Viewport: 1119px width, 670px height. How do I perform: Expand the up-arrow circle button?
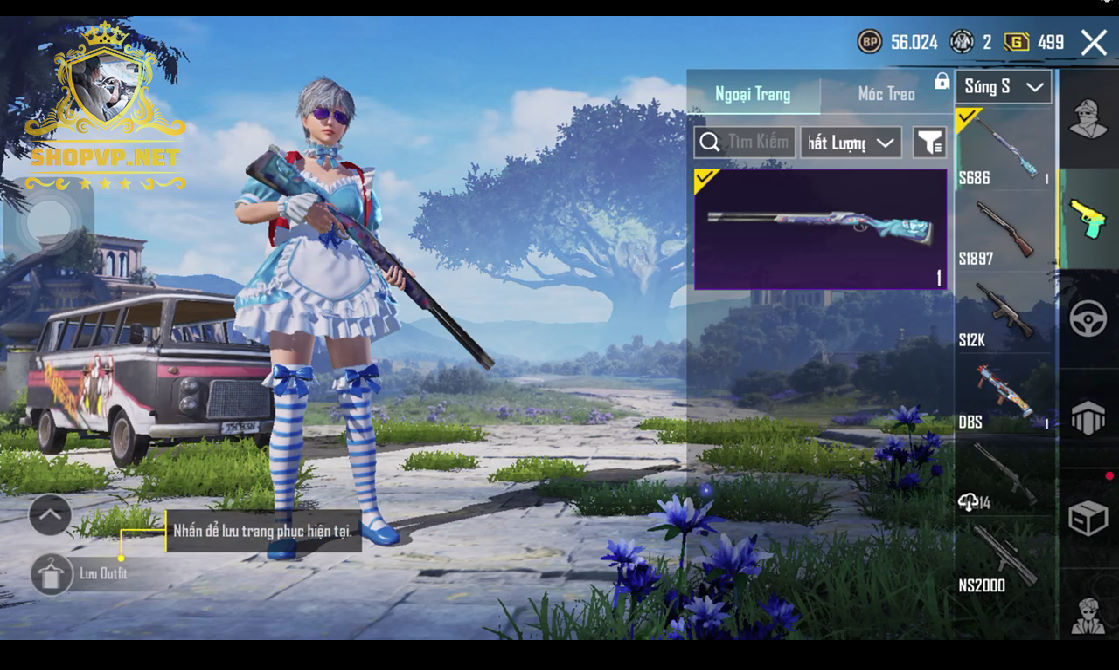click(x=50, y=515)
